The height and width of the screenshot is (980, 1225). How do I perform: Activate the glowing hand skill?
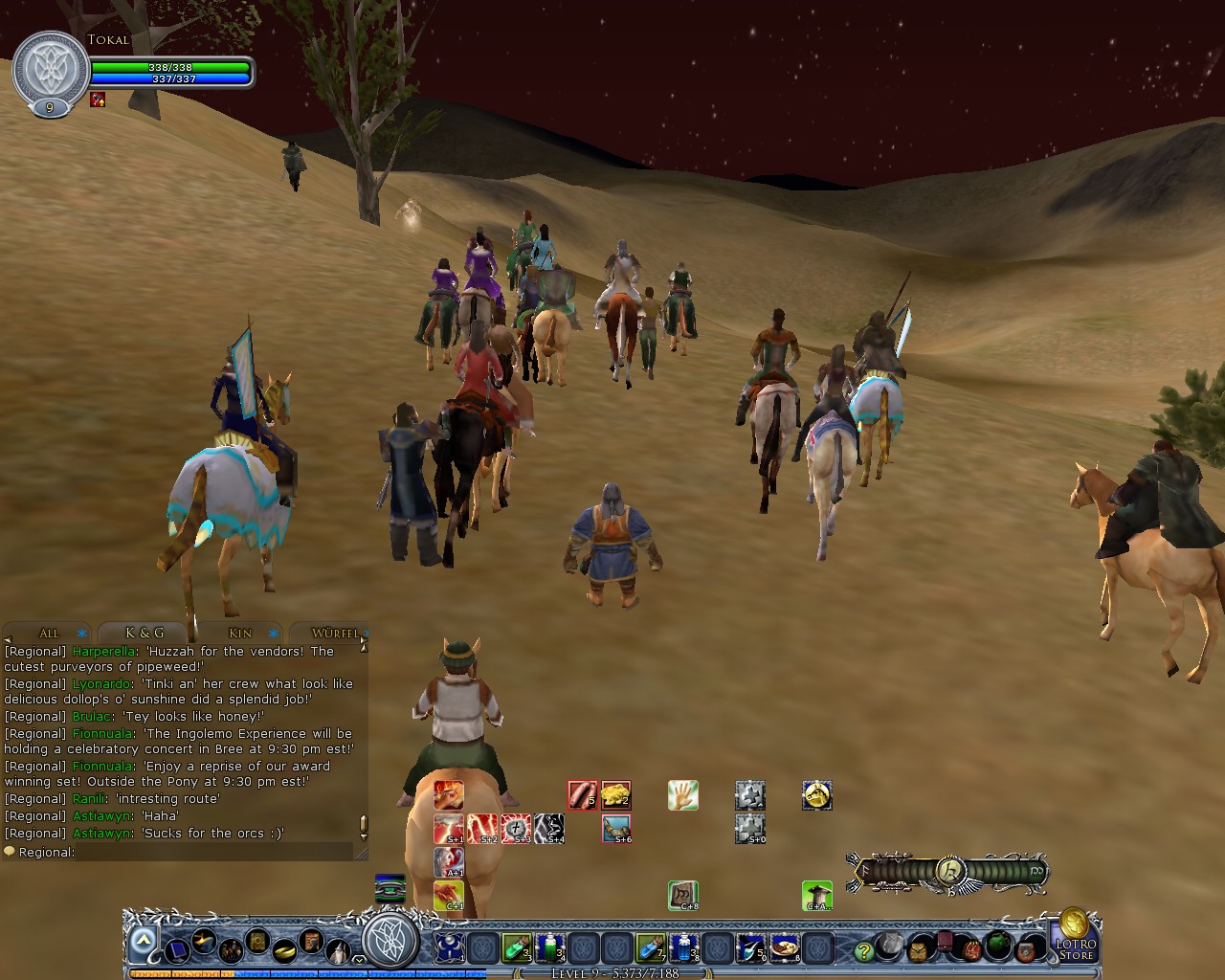682,794
